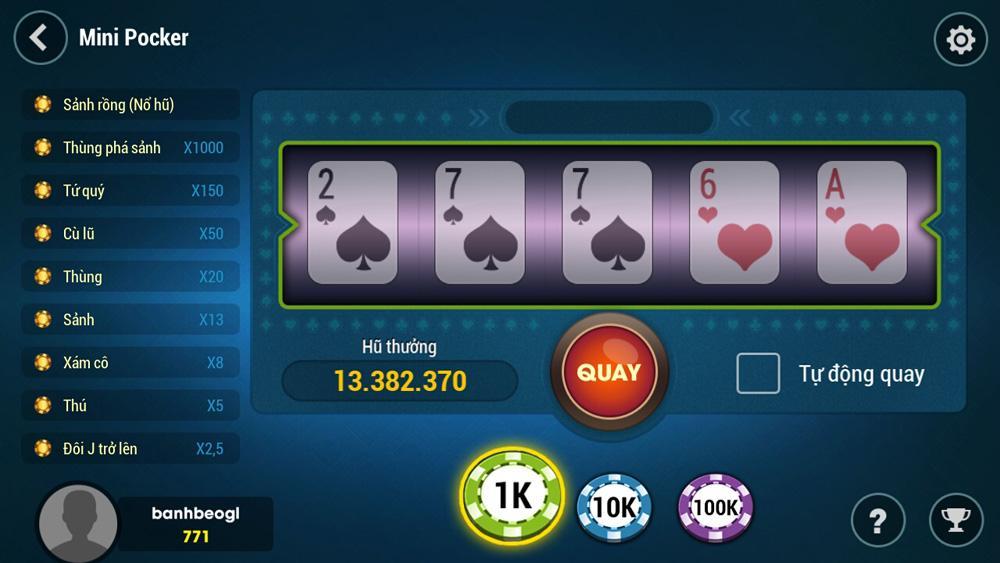Screen dimensions: 1000x563
Task: Open the question mark help
Action: (878, 520)
